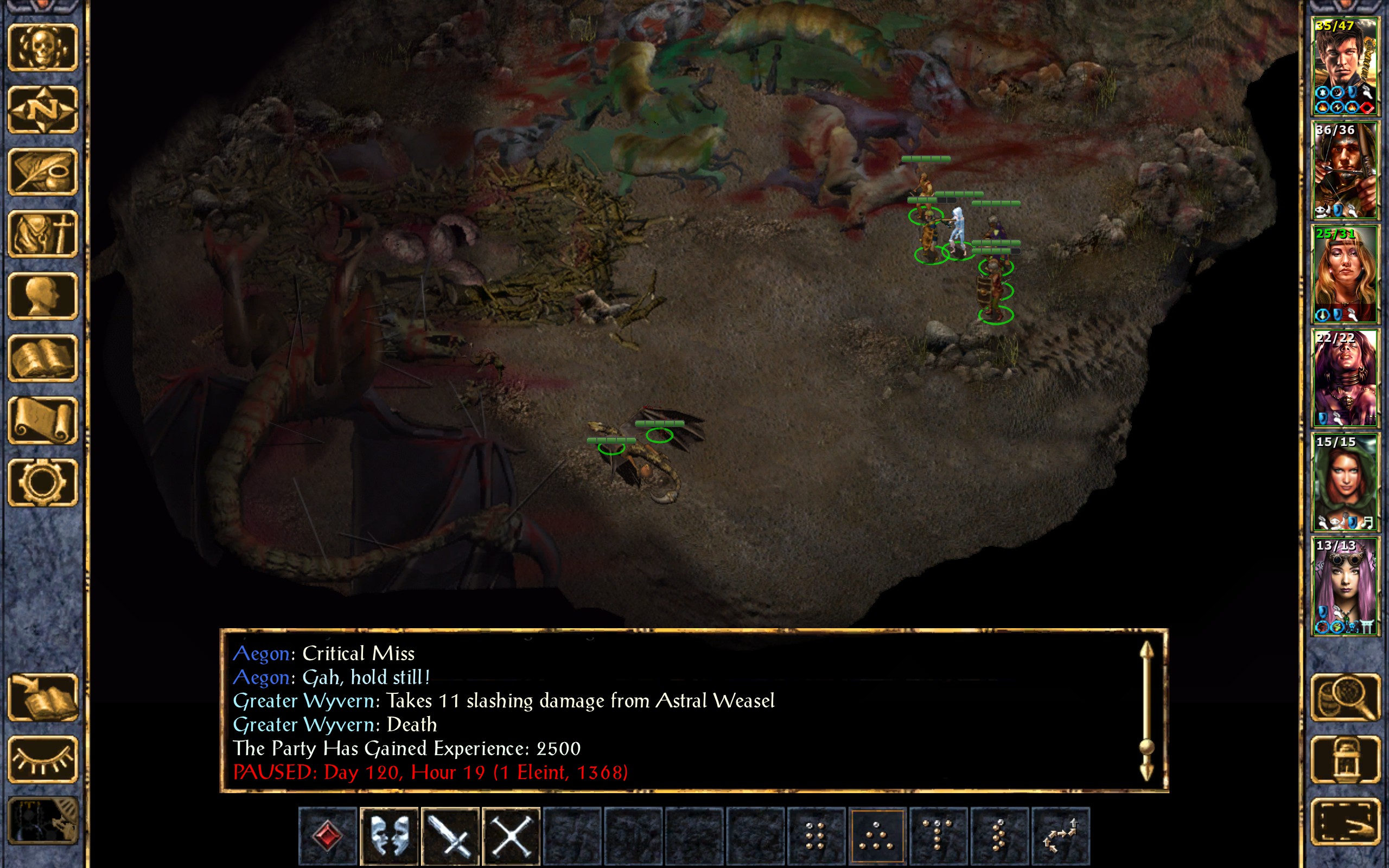Toggle pause using the clock in the corner

(43, 821)
